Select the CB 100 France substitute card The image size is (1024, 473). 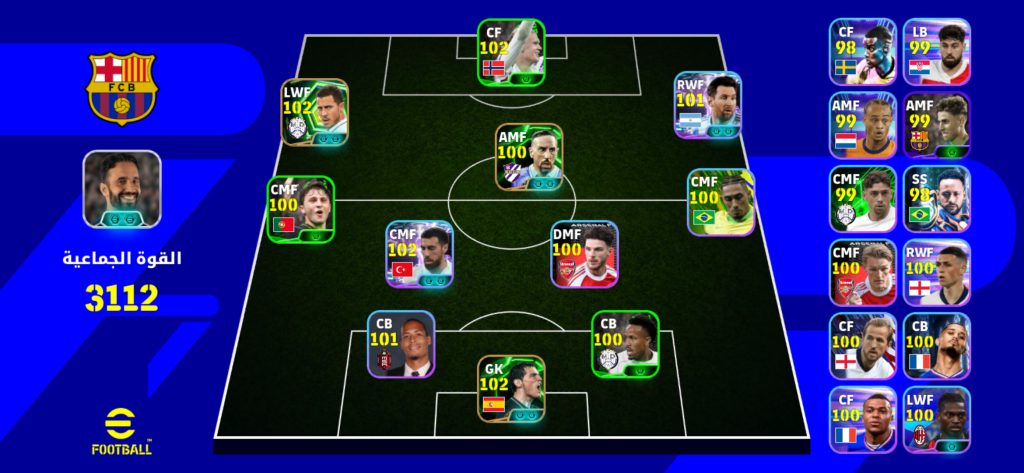[x=936, y=346]
